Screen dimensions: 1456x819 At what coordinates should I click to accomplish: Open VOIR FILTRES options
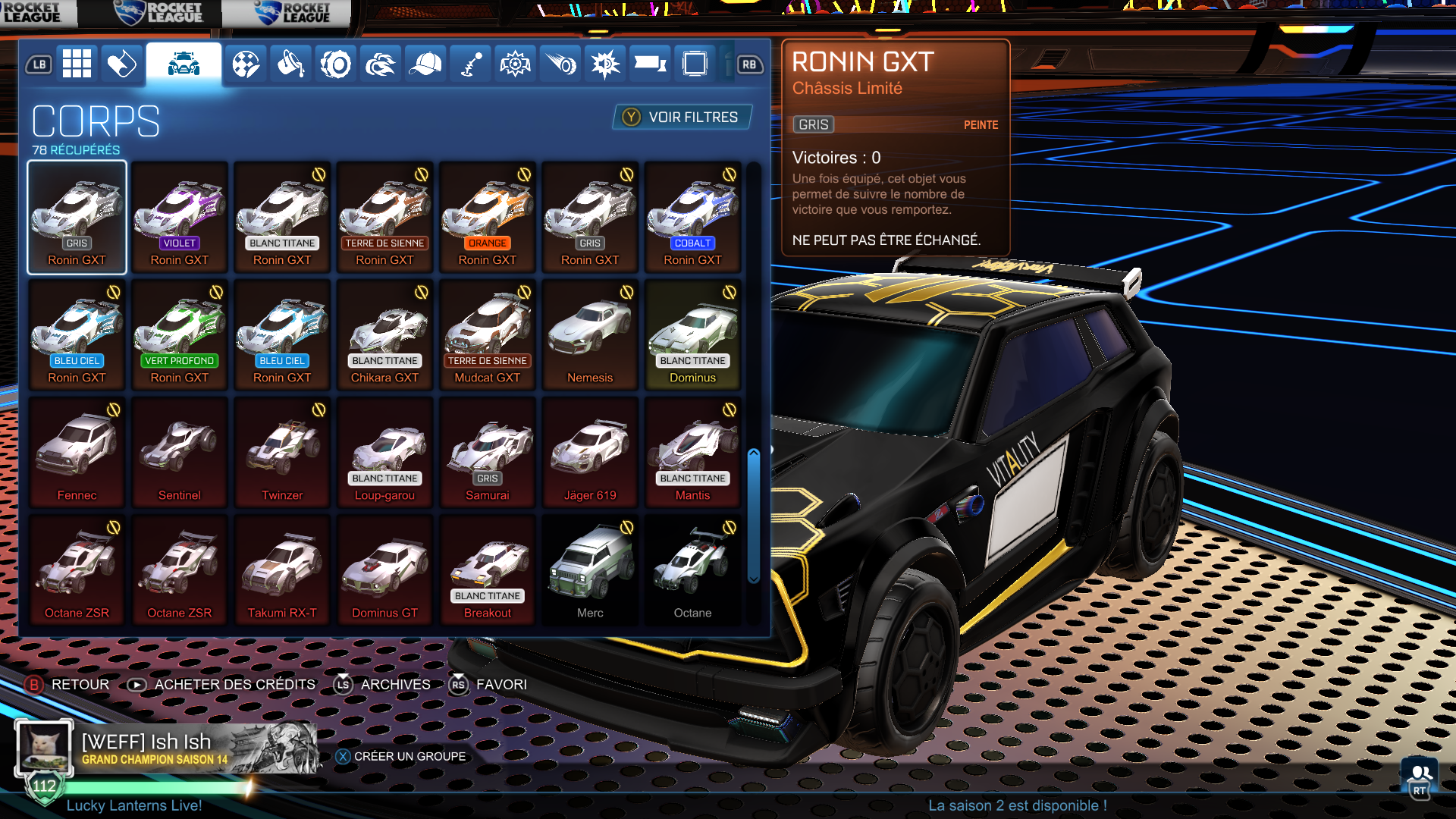point(680,118)
